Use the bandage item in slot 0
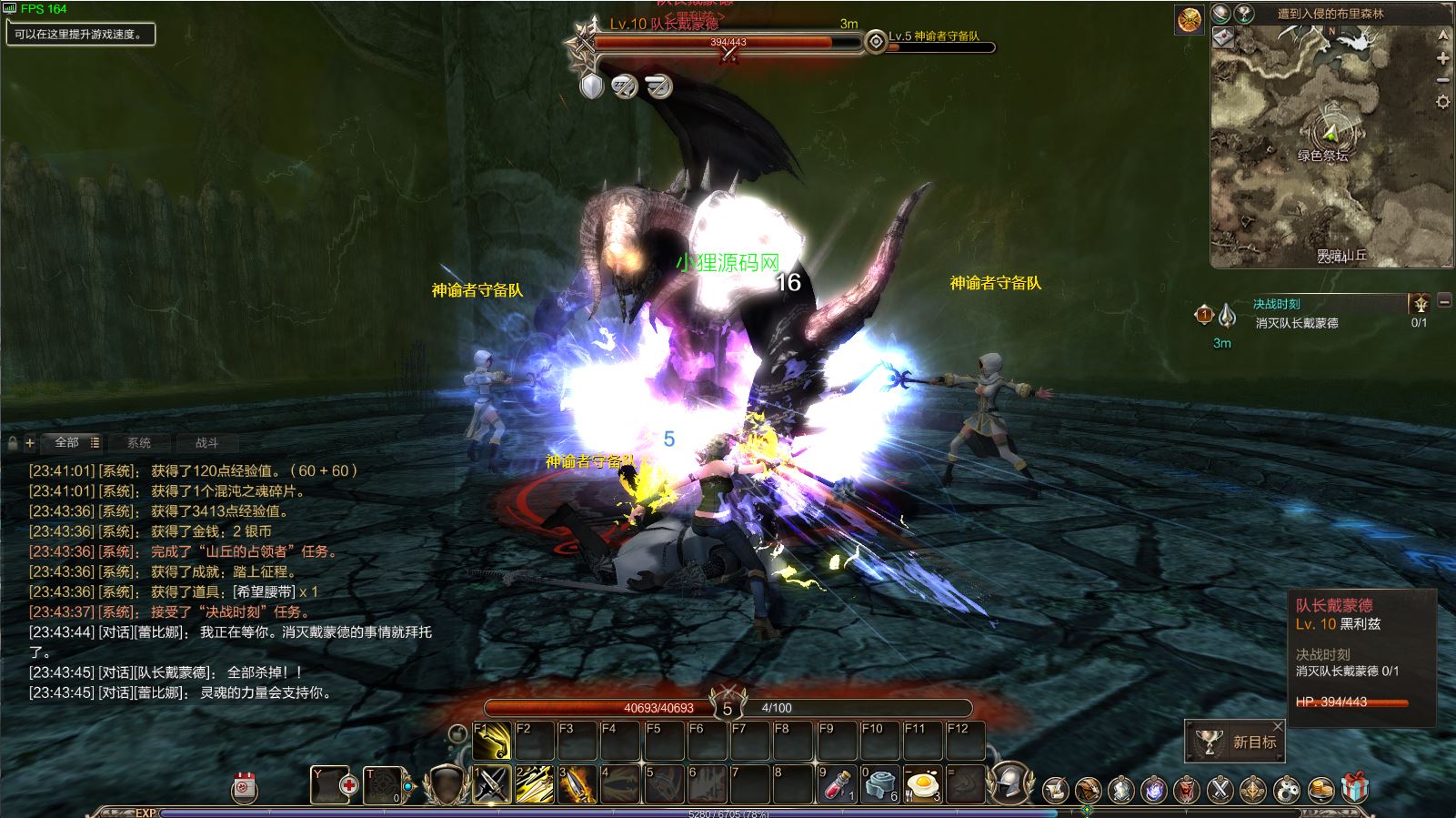Screen dimensions: 1456x818 880,784
